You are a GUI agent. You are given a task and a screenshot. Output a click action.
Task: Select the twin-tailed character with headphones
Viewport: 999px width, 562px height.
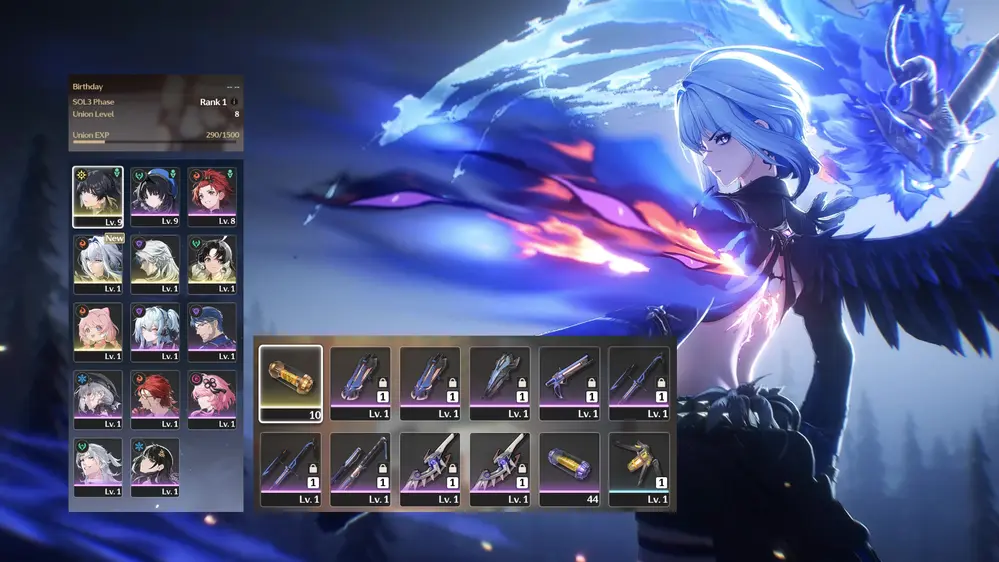pos(155,332)
